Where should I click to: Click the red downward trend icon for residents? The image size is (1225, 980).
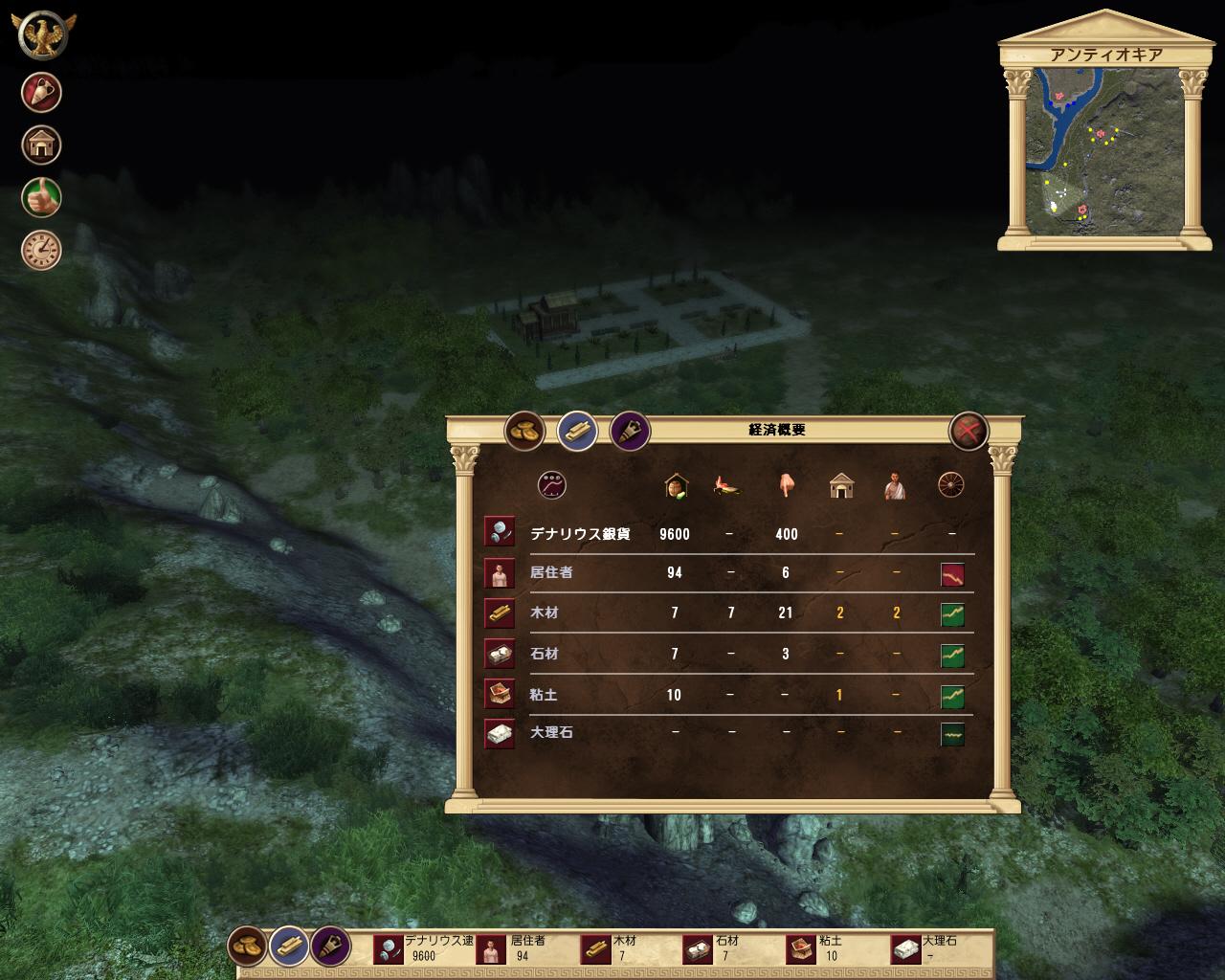tap(951, 574)
